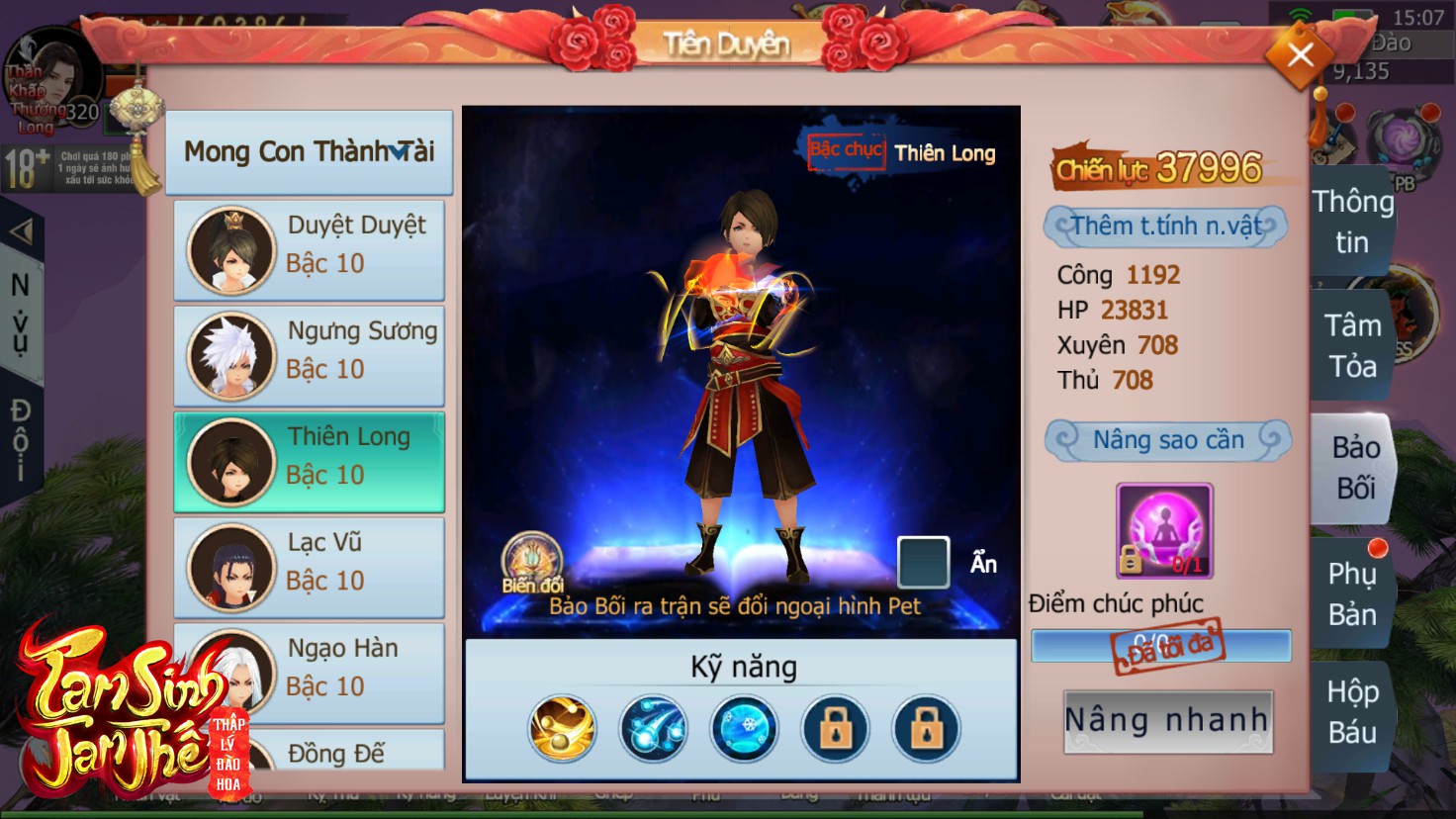Switch to the Thông tin tab

tap(1352, 222)
